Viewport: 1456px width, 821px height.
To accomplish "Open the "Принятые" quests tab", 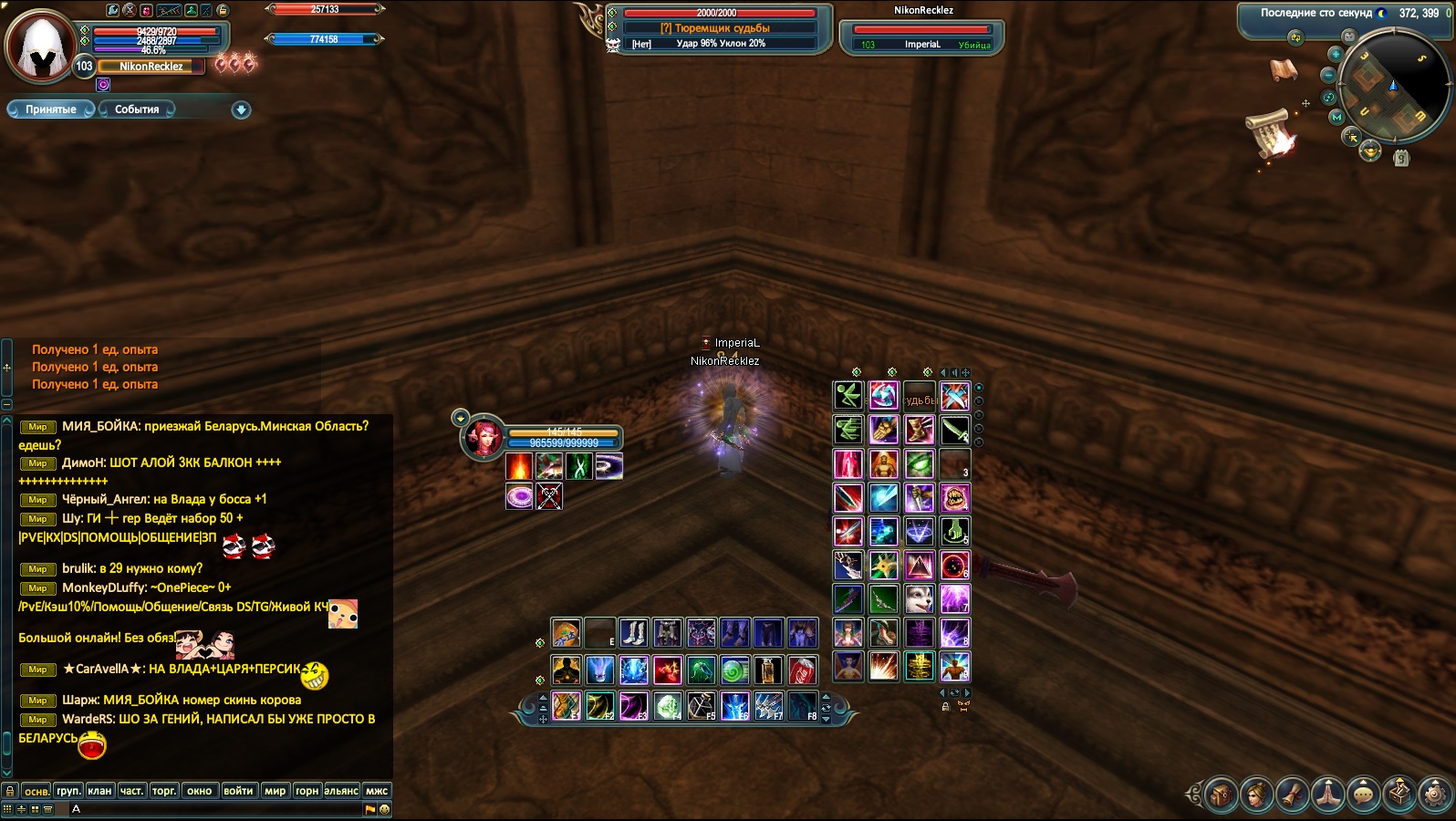I will point(51,109).
